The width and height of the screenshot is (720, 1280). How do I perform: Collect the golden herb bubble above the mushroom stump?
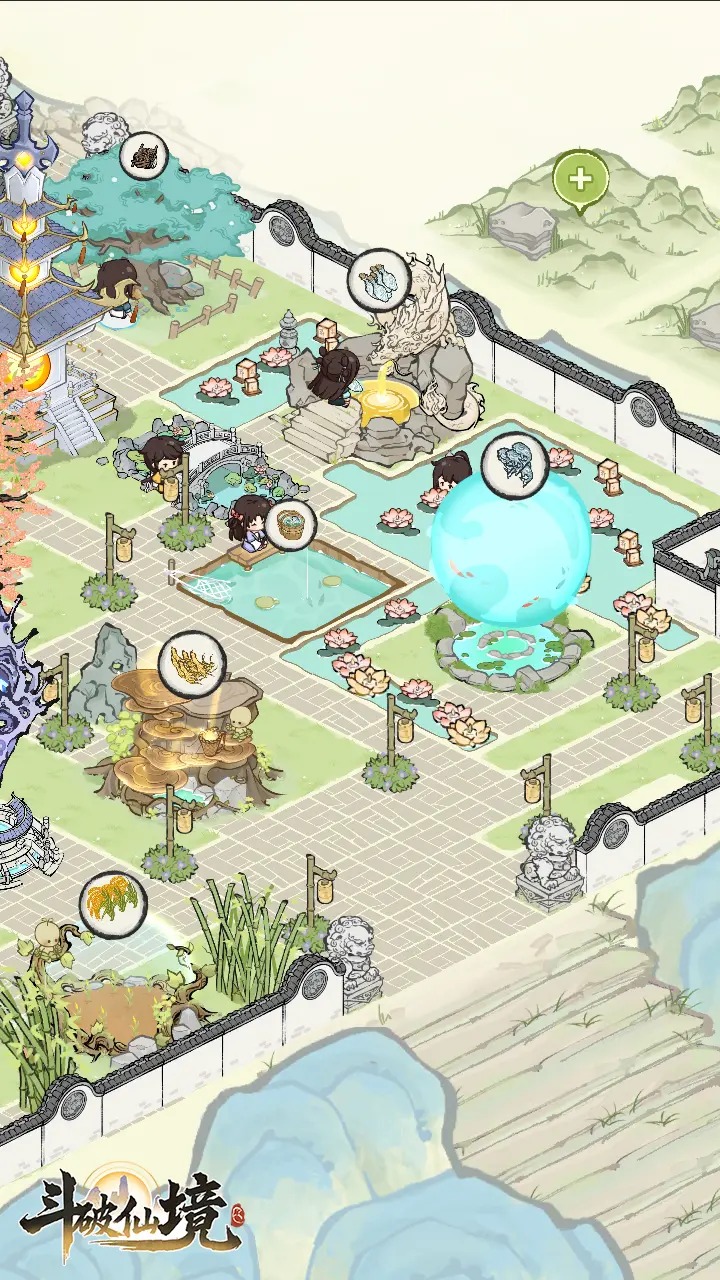pos(191,663)
